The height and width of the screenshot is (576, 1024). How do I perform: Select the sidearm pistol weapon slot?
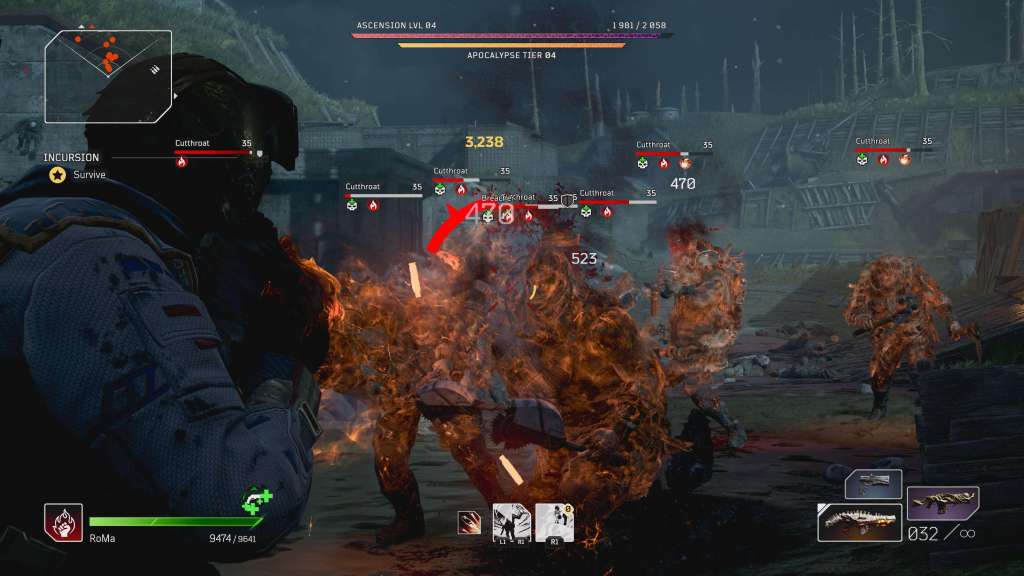click(x=873, y=485)
